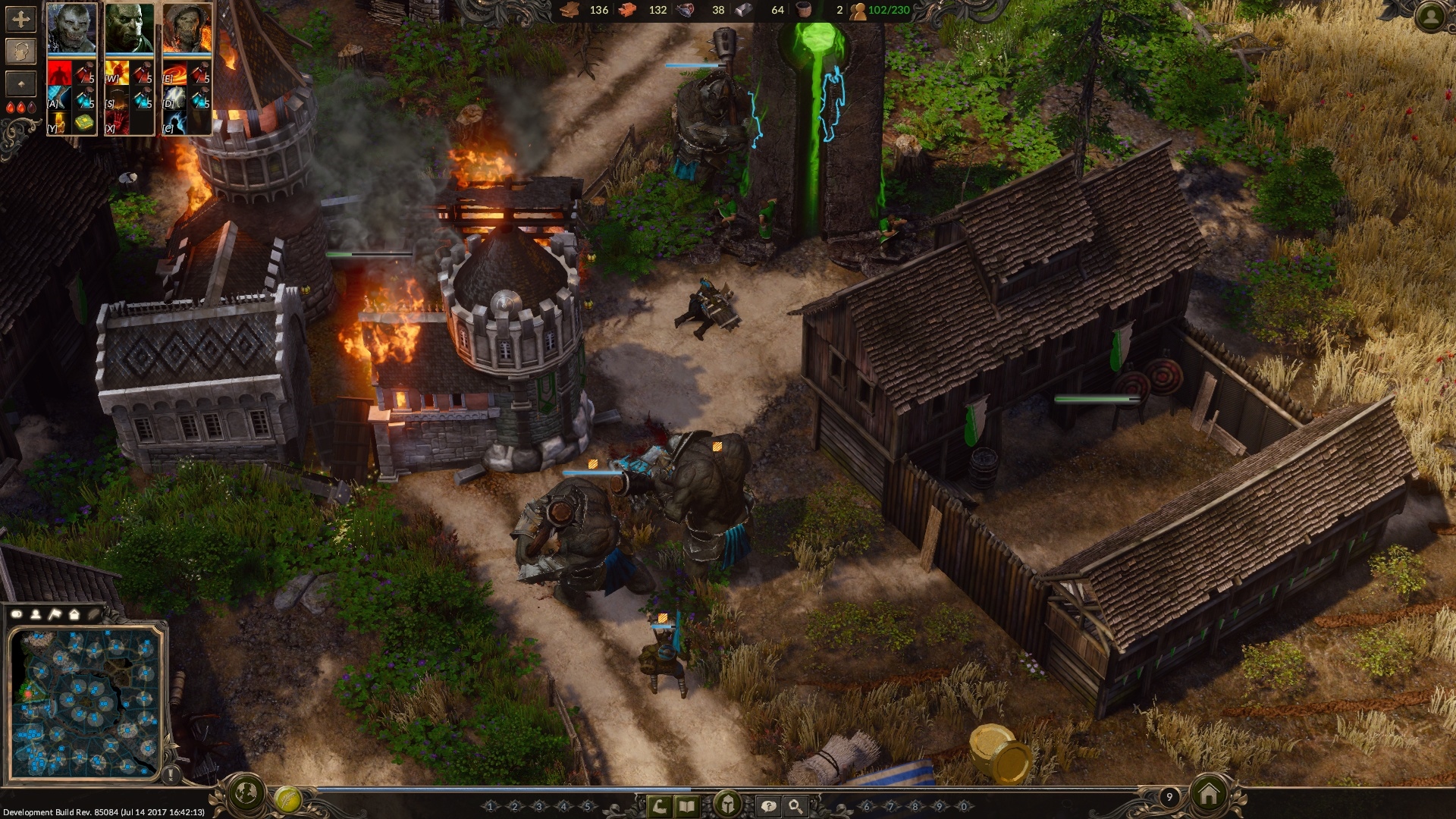Open the minimap exclamation alert button
This screenshot has height=819, width=1456.
click(x=171, y=775)
